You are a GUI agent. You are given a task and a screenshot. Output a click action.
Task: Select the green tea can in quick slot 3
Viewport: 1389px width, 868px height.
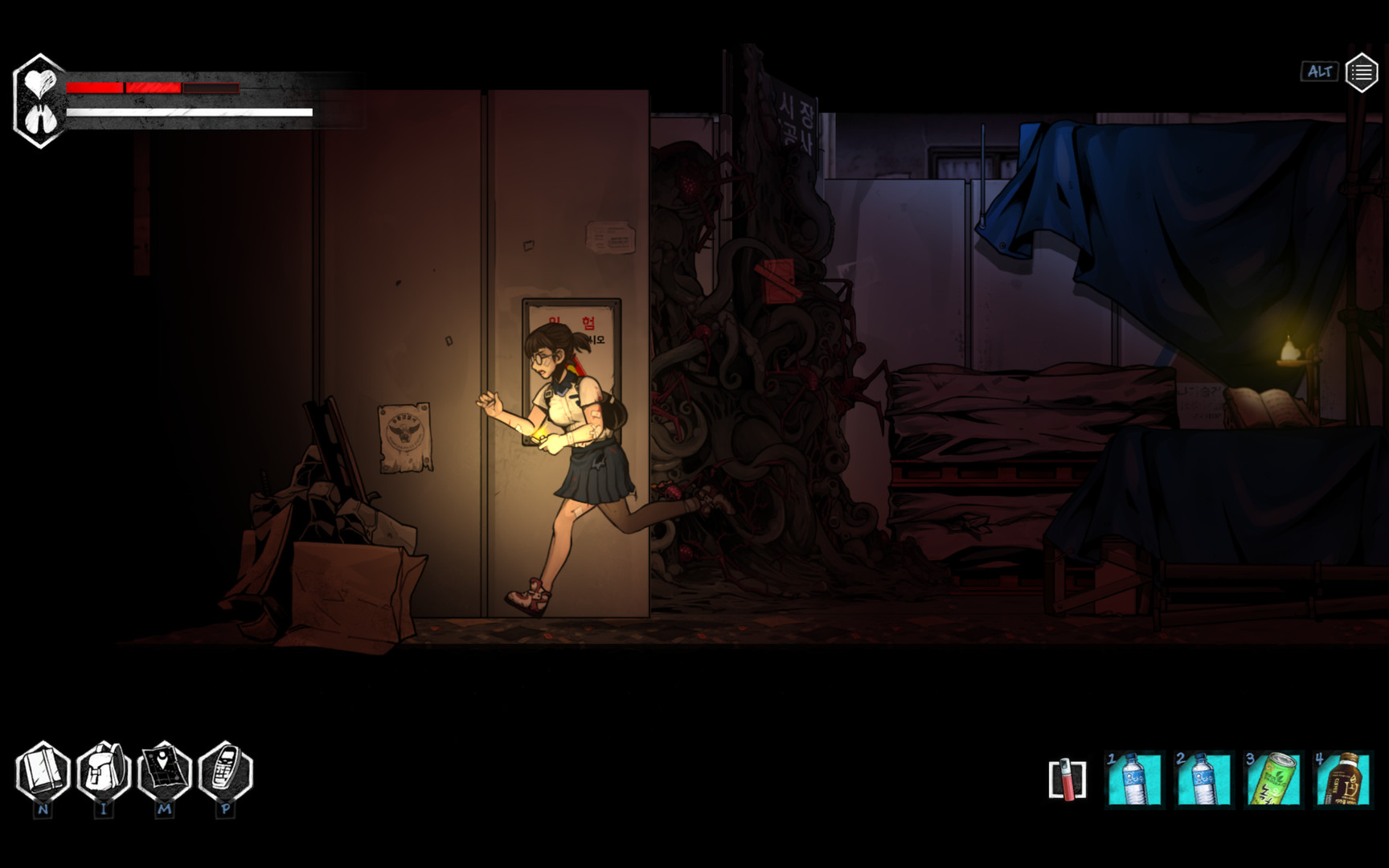1274,776
